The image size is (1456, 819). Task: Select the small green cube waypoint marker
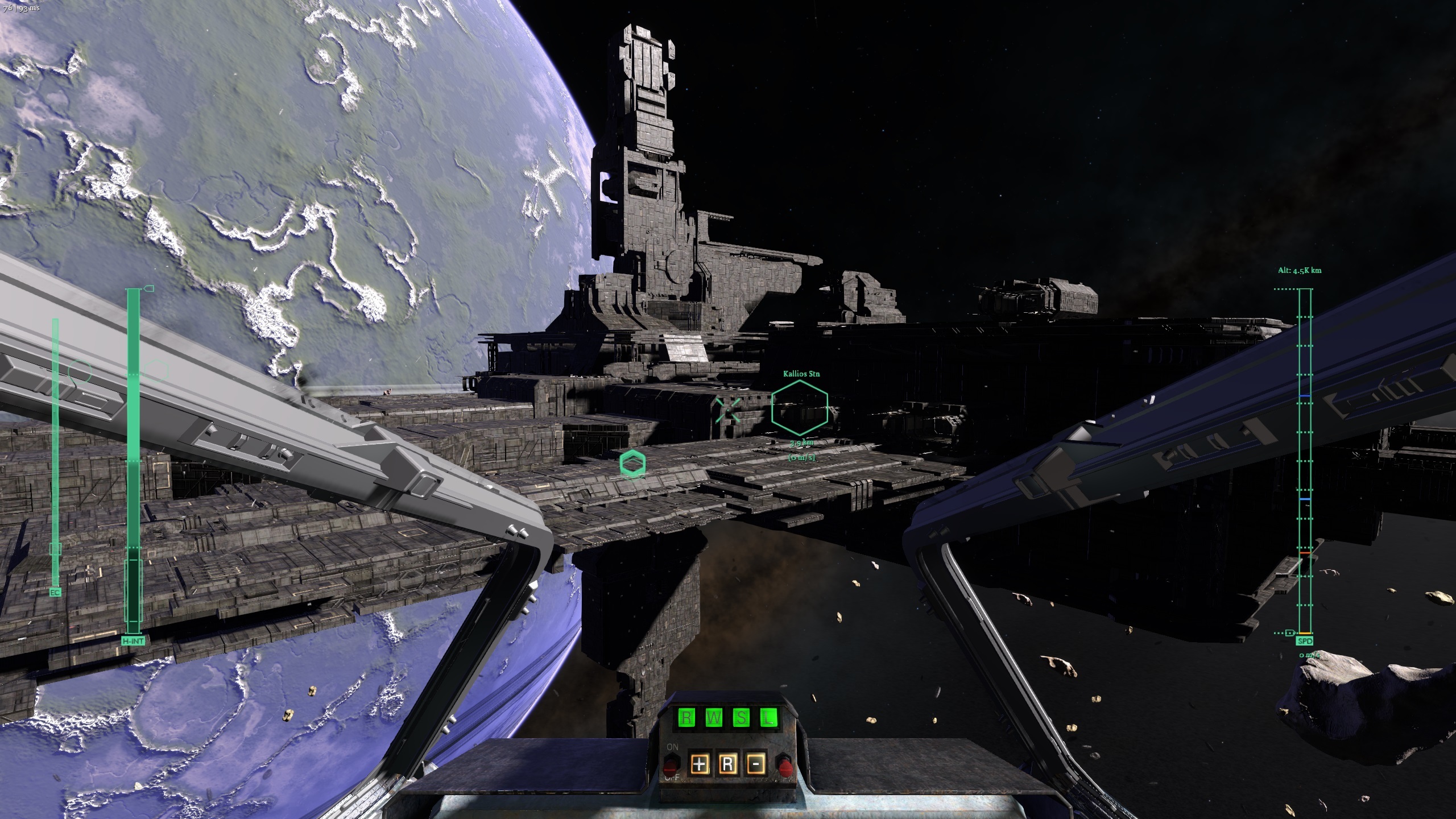tap(632, 463)
